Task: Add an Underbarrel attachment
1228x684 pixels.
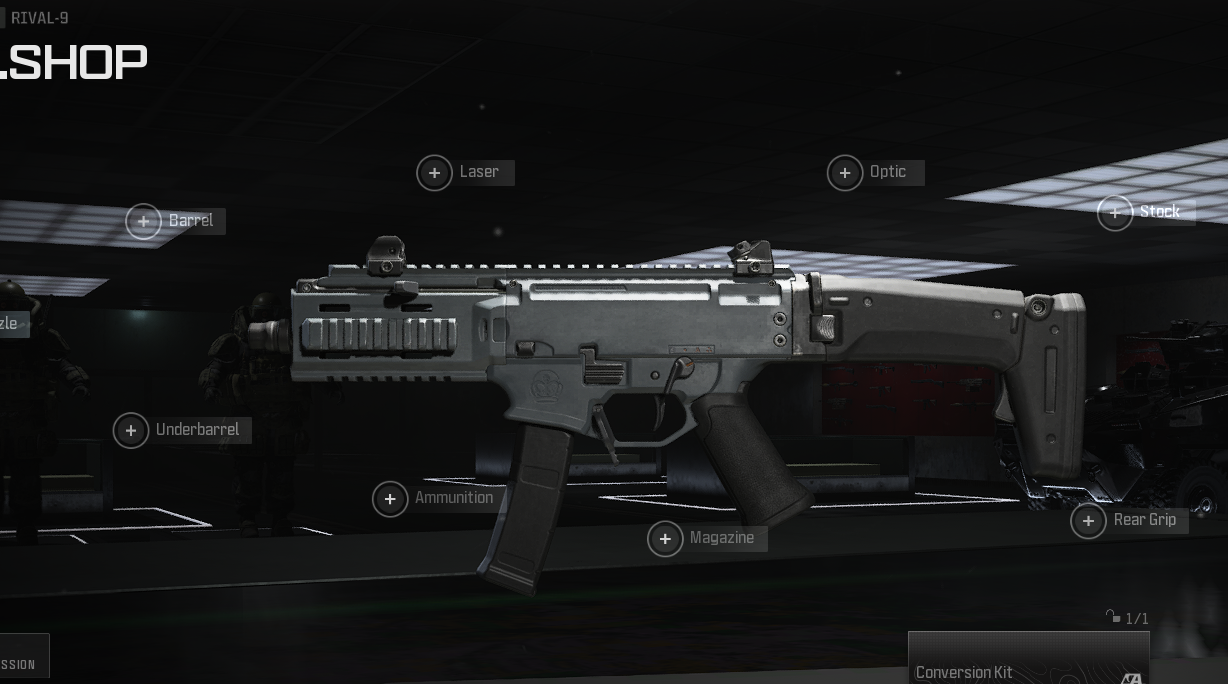Action: tap(131, 430)
